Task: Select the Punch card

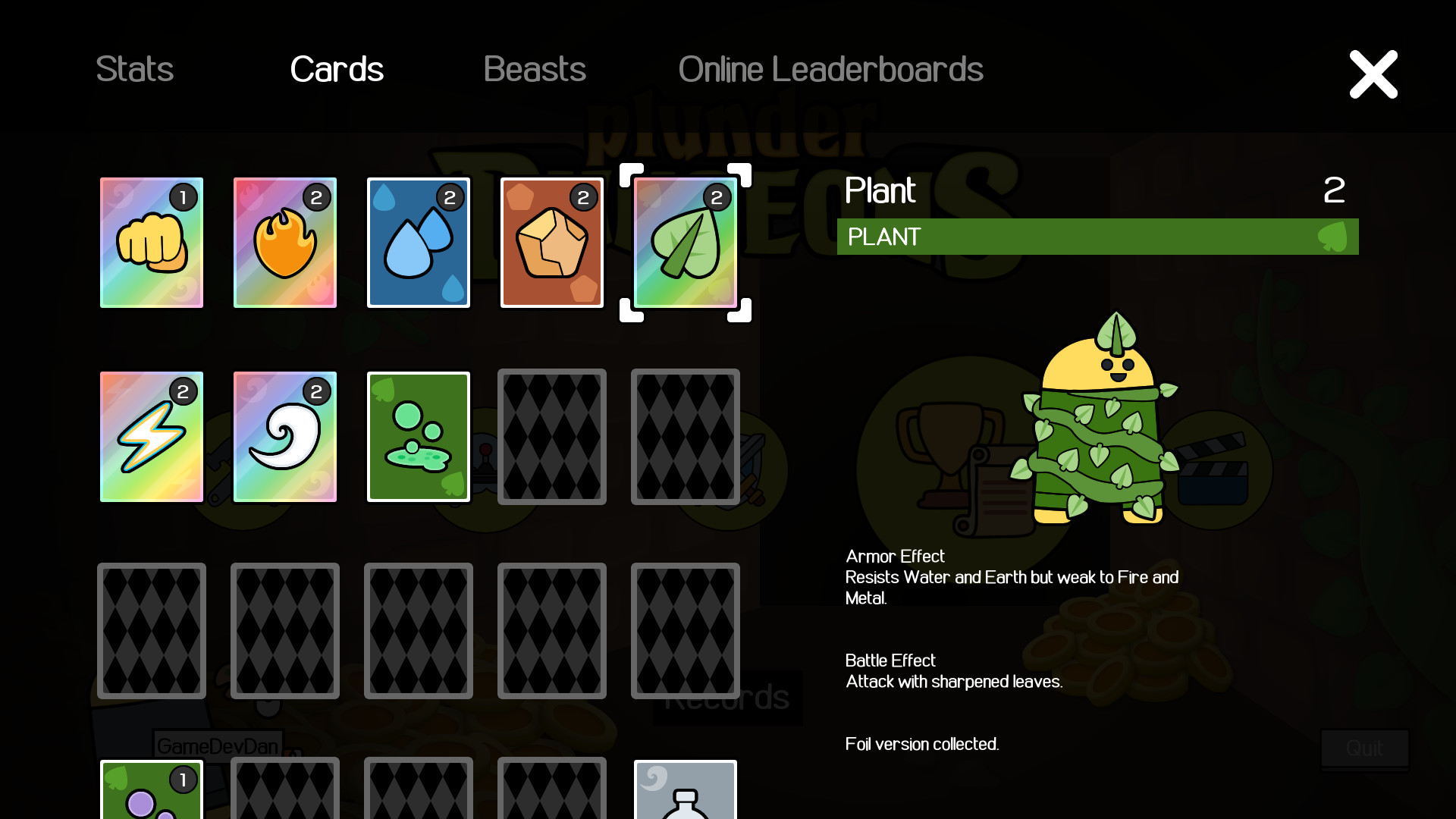Action: pos(151,243)
